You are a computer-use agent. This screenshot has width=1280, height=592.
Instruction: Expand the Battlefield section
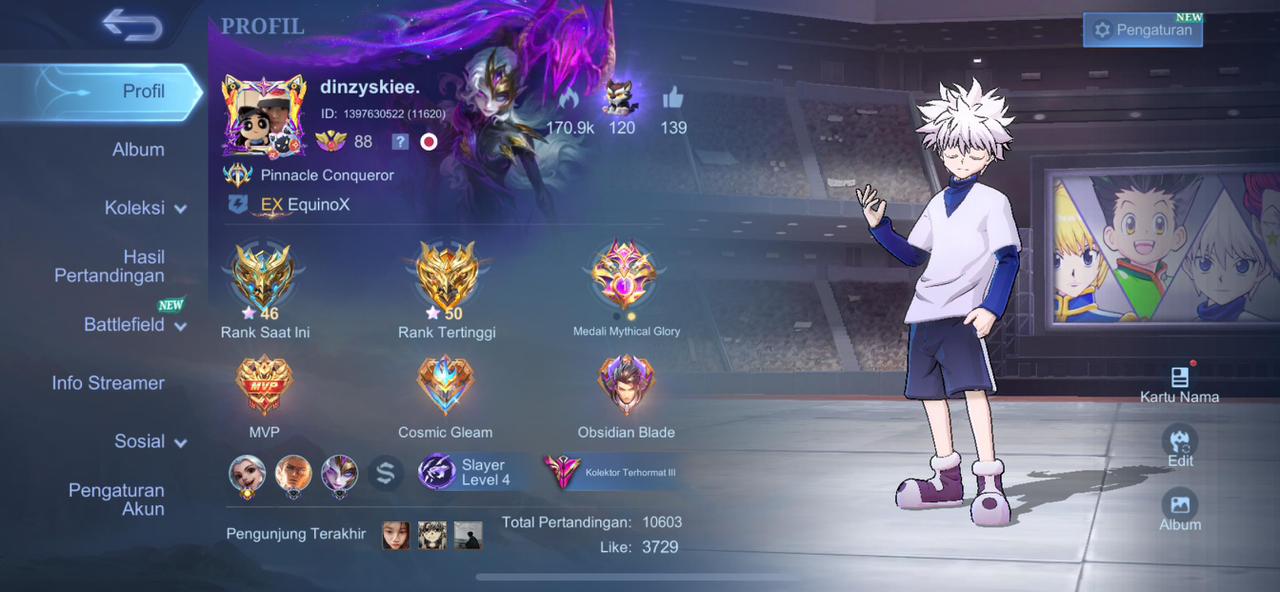(x=135, y=325)
